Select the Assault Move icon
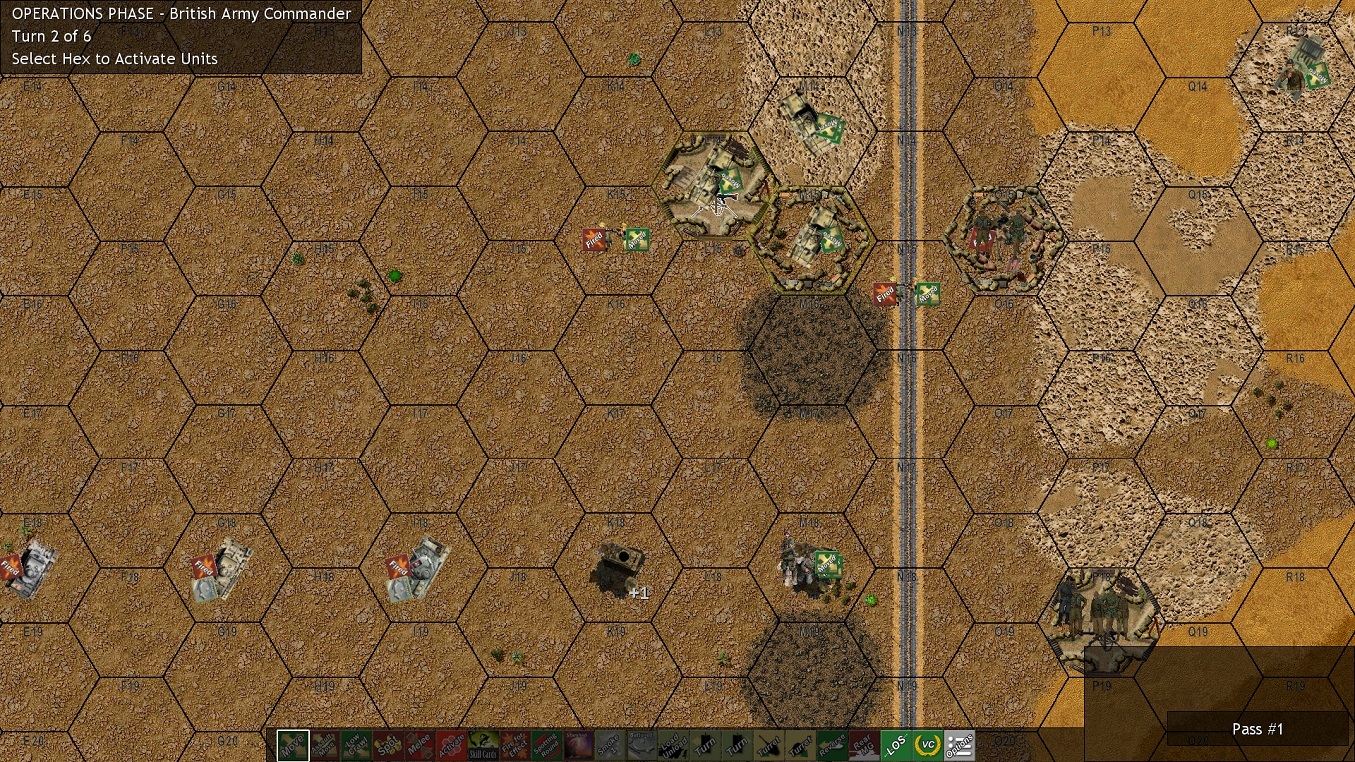The width and height of the screenshot is (1355, 762). [326, 745]
